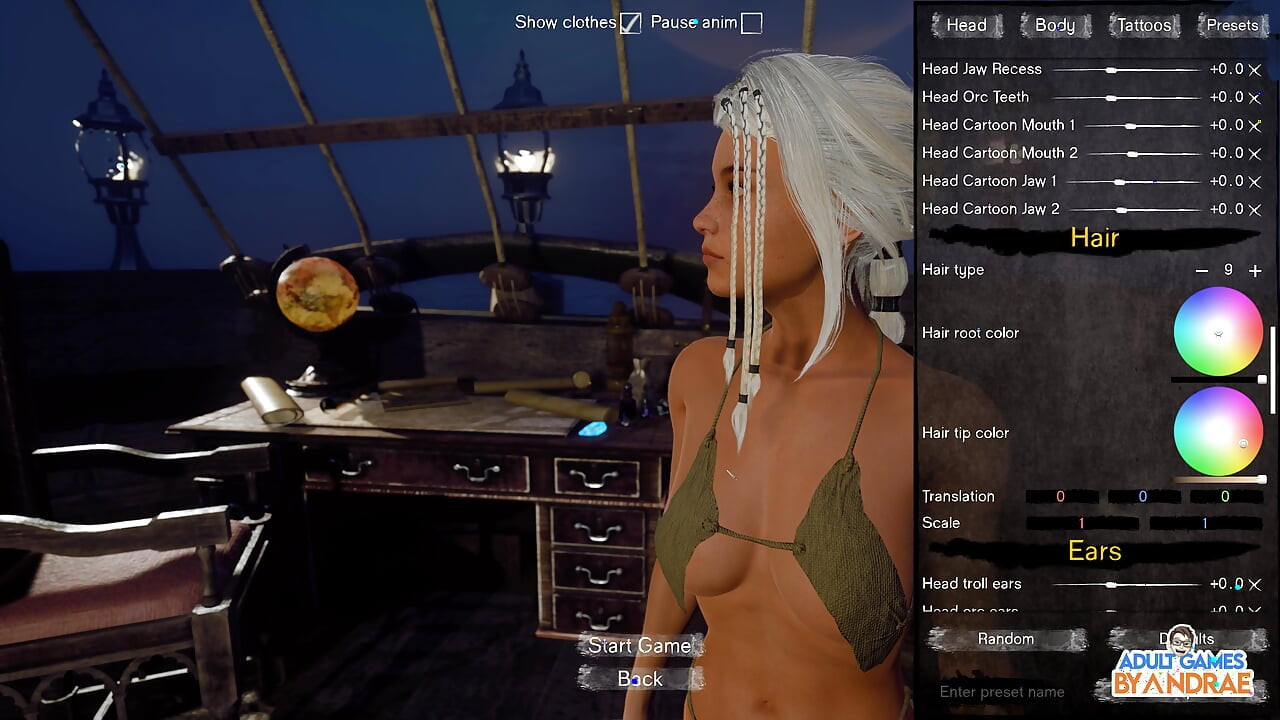The height and width of the screenshot is (720, 1280).
Task: Reset Head Cartoon Jaw 2 via X icon
Action: coord(1256,209)
